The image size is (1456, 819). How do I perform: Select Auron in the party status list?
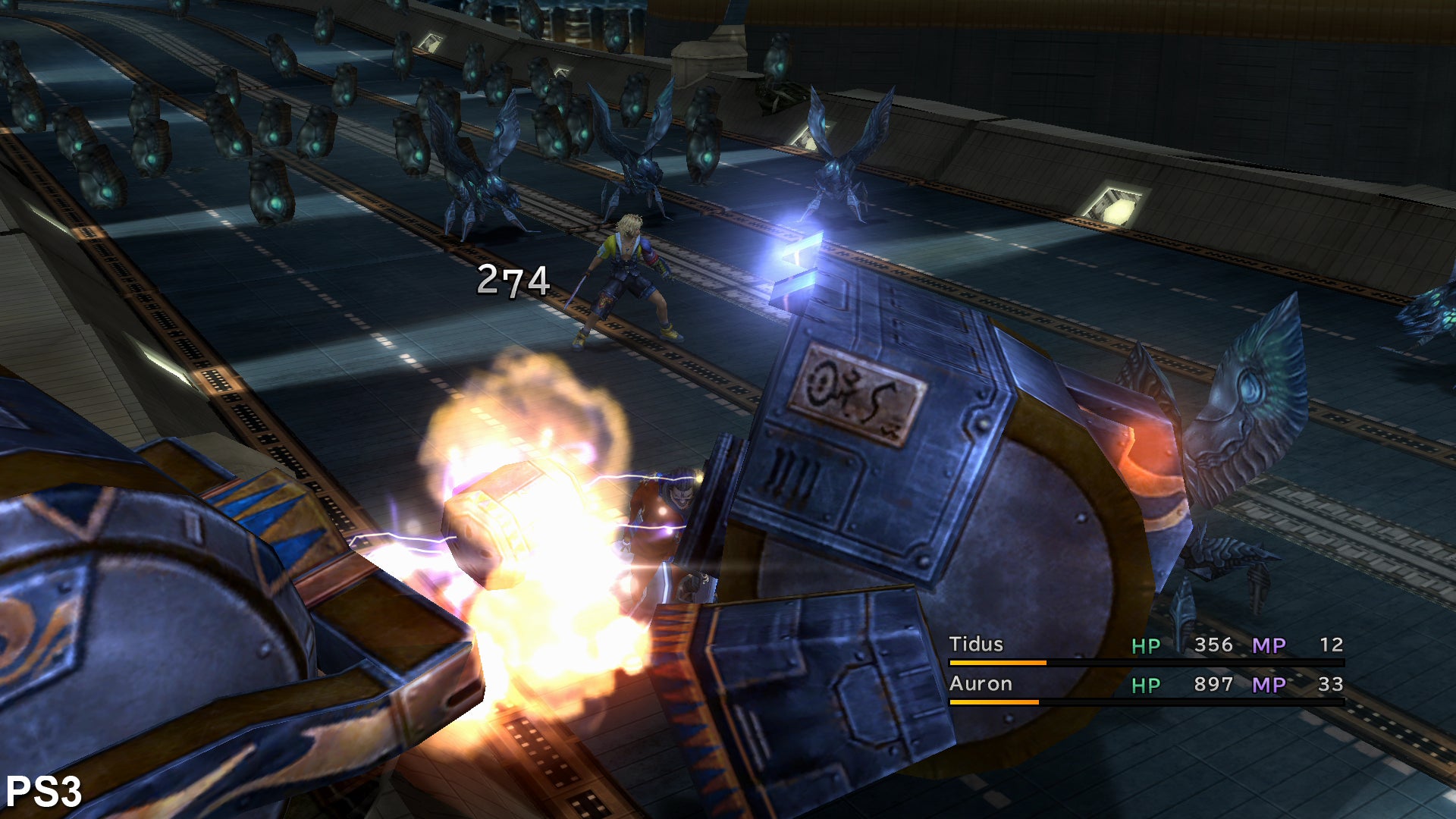pyautogui.click(x=981, y=684)
